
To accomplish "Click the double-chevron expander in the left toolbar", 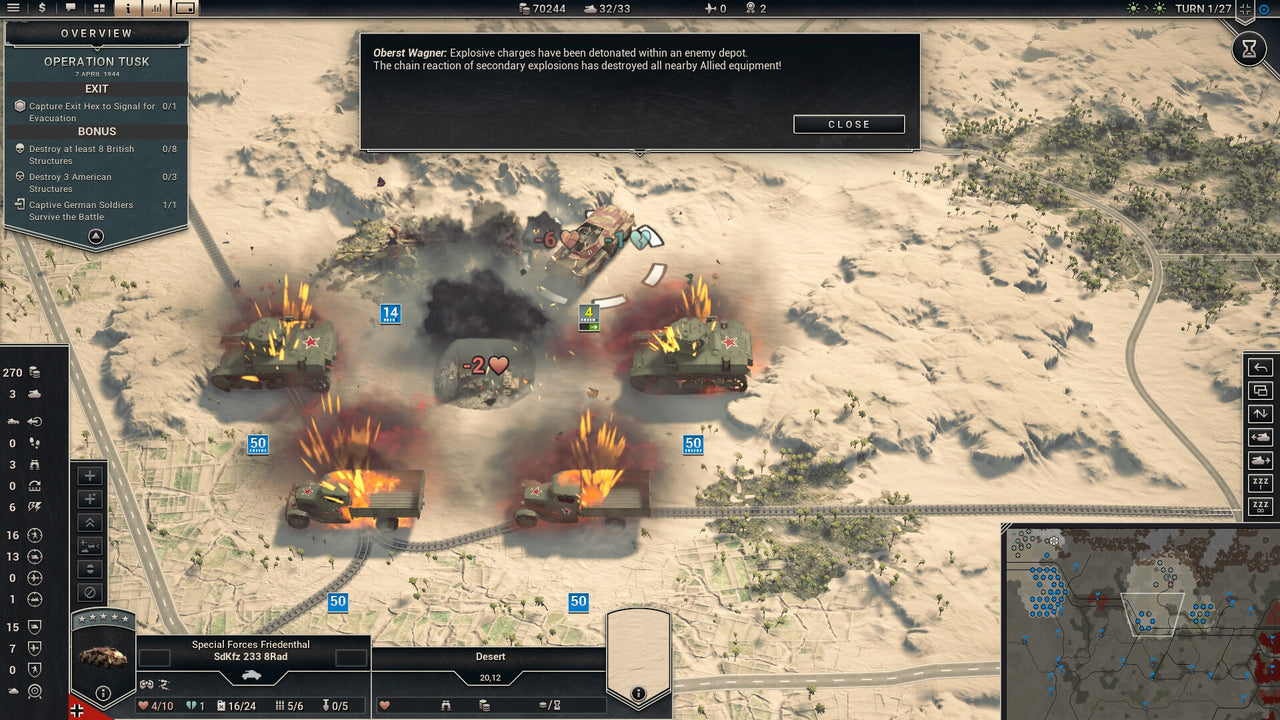I will (89, 522).
